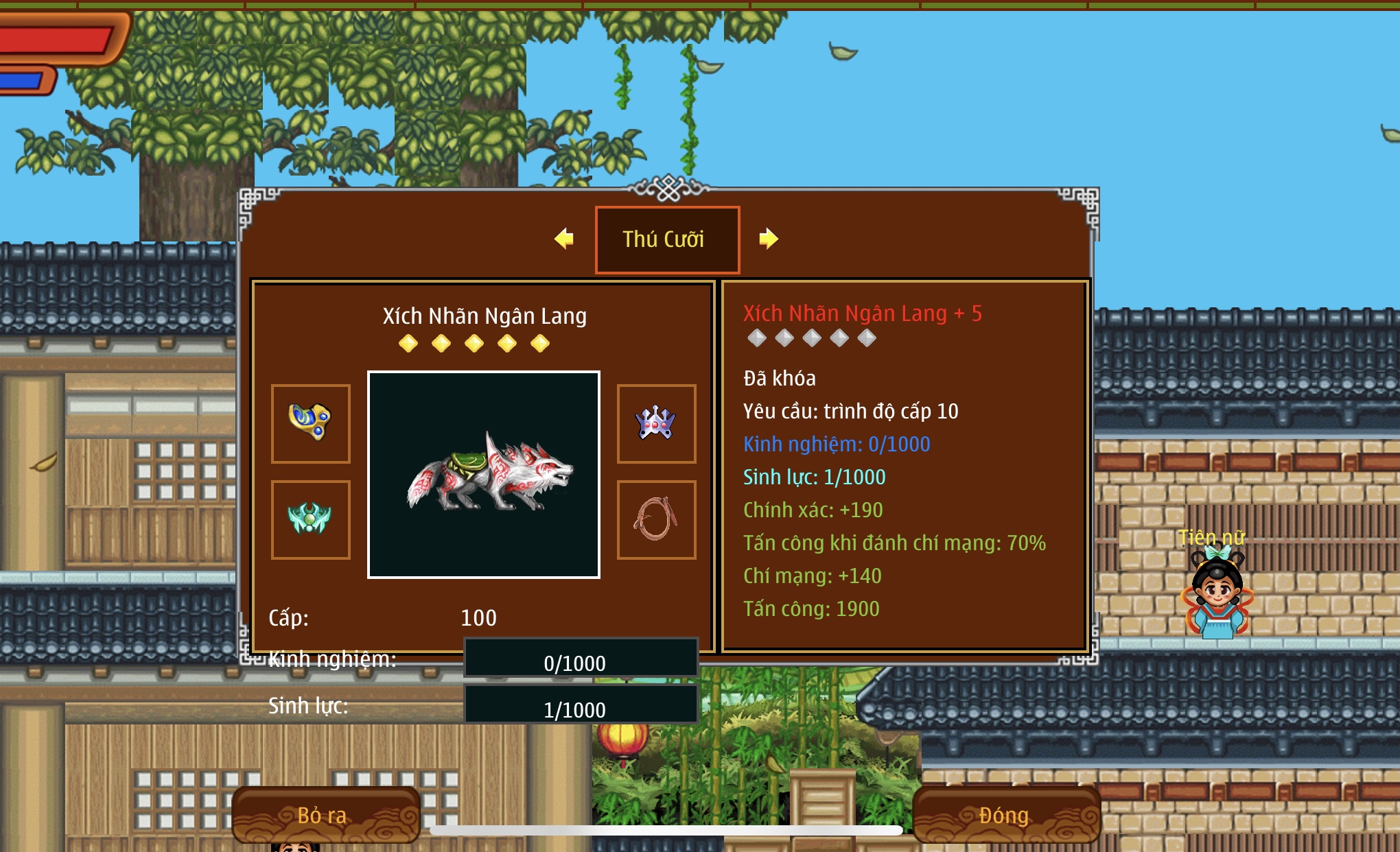The width and height of the screenshot is (1400, 852).
Task: Select the Thú Cưỡi tab
Action: [667, 239]
